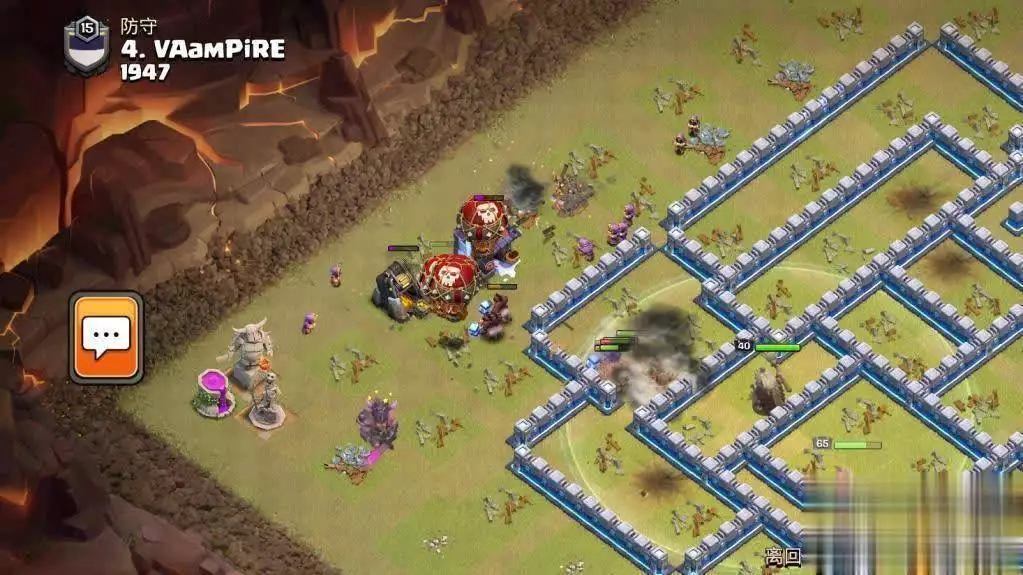Select defender name VAamPiRE
1023x575 pixels.
click(x=203, y=49)
